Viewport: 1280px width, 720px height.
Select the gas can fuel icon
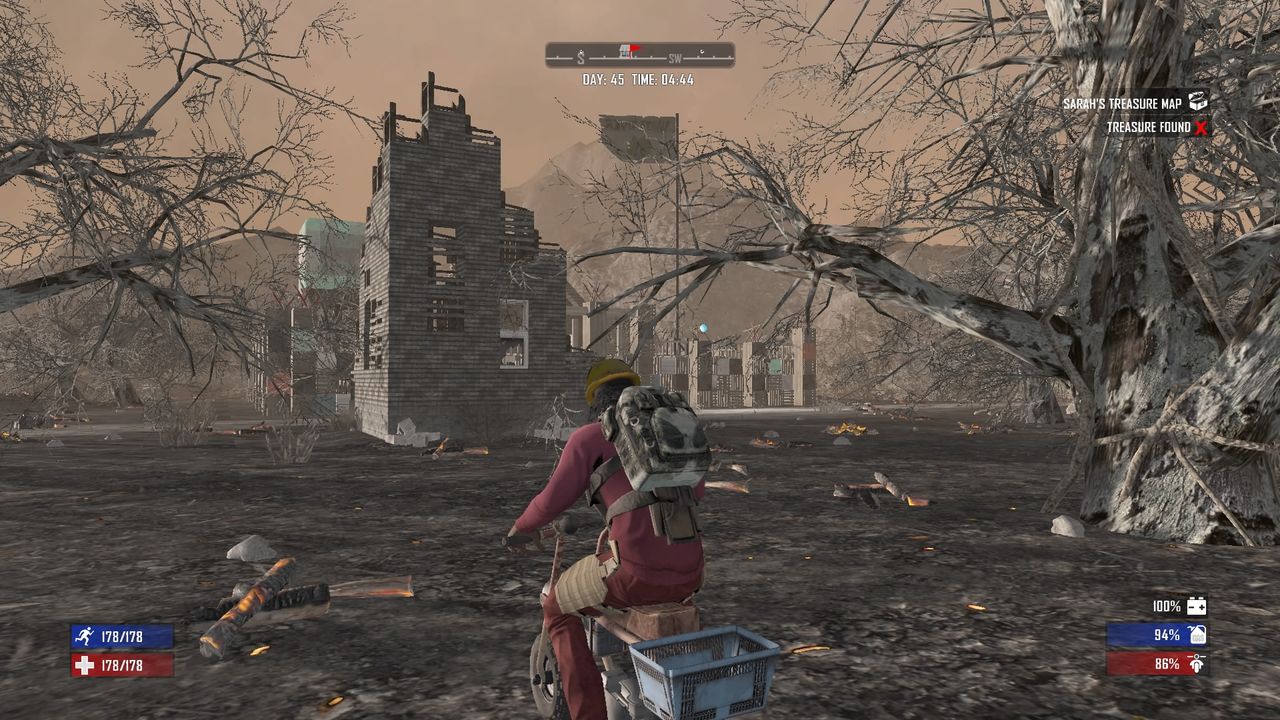coord(1197,636)
